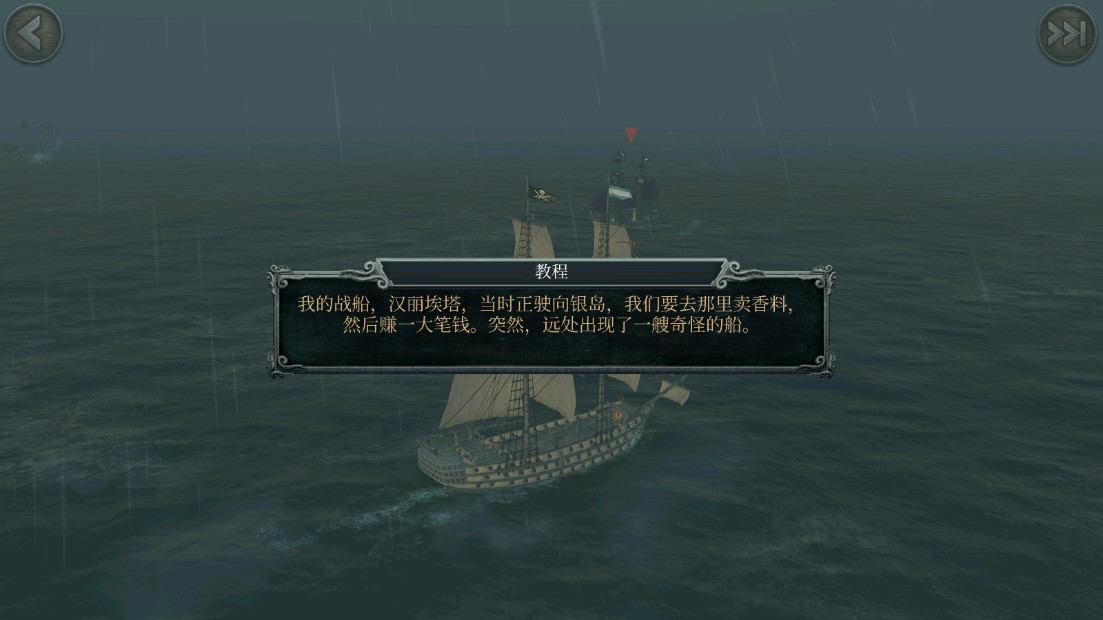Go back with the left arrow button
Viewport: 1103px width, 620px height.
33,33
